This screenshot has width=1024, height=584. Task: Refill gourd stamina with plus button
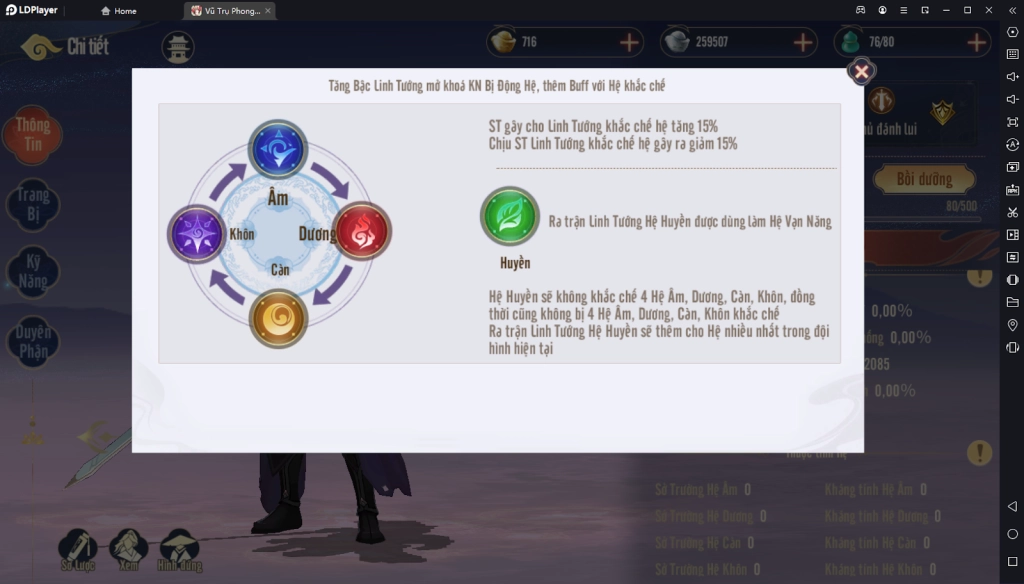[x=977, y=43]
